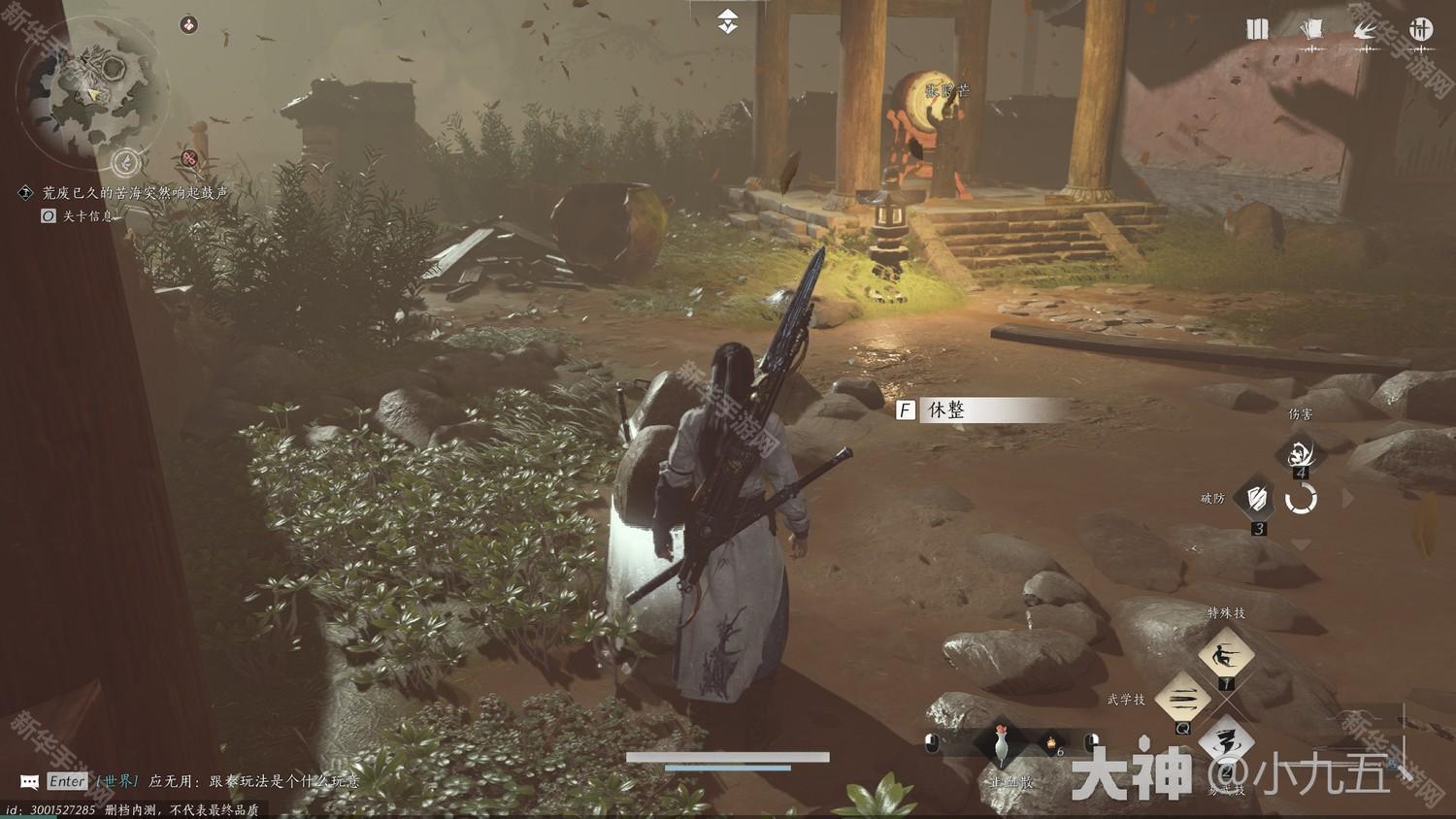Open the stacked cards icon
The image size is (1456, 819).
click(1311, 29)
